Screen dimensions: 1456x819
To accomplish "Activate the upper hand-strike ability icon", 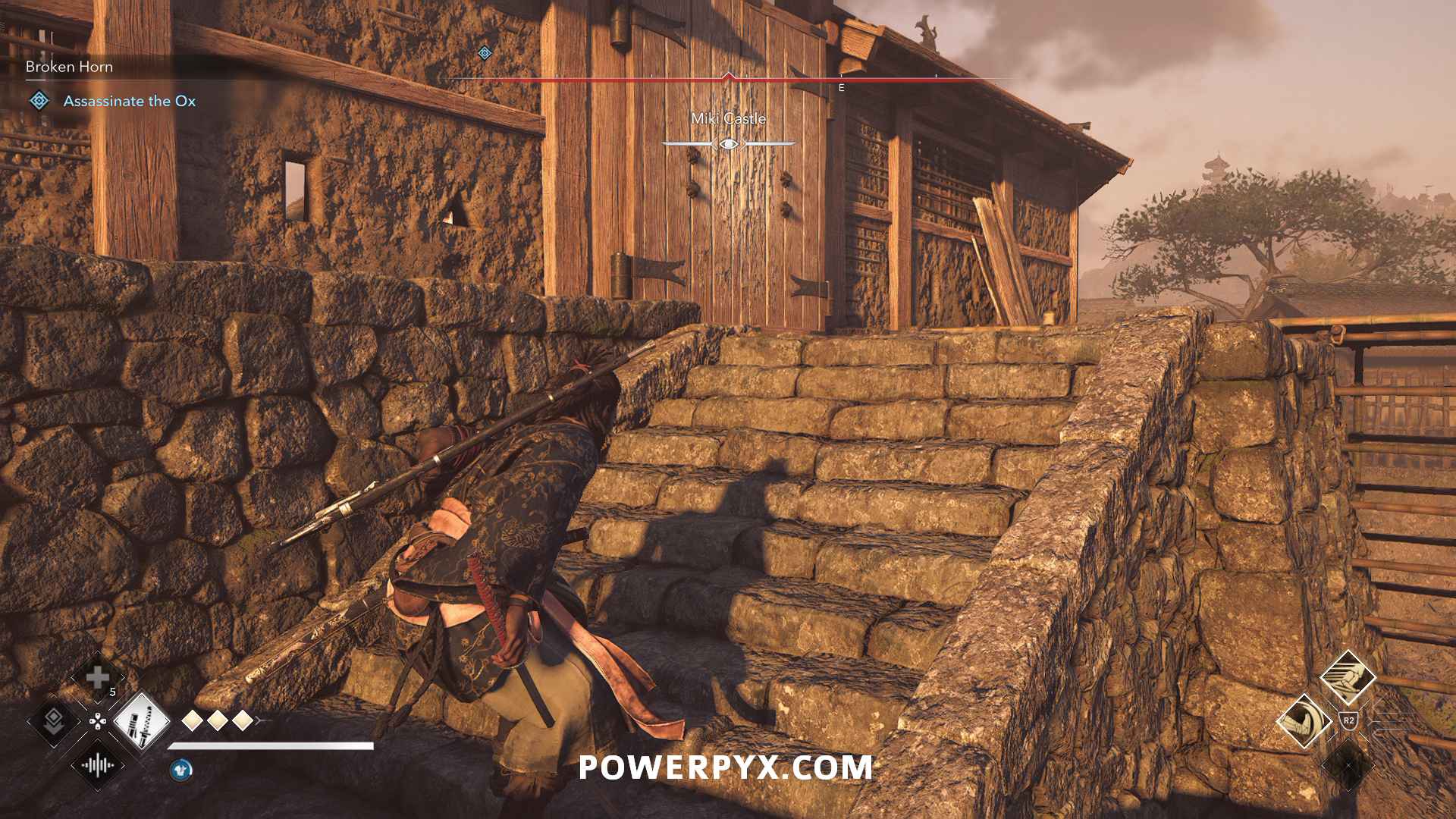I will pyautogui.click(x=1348, y=677).
